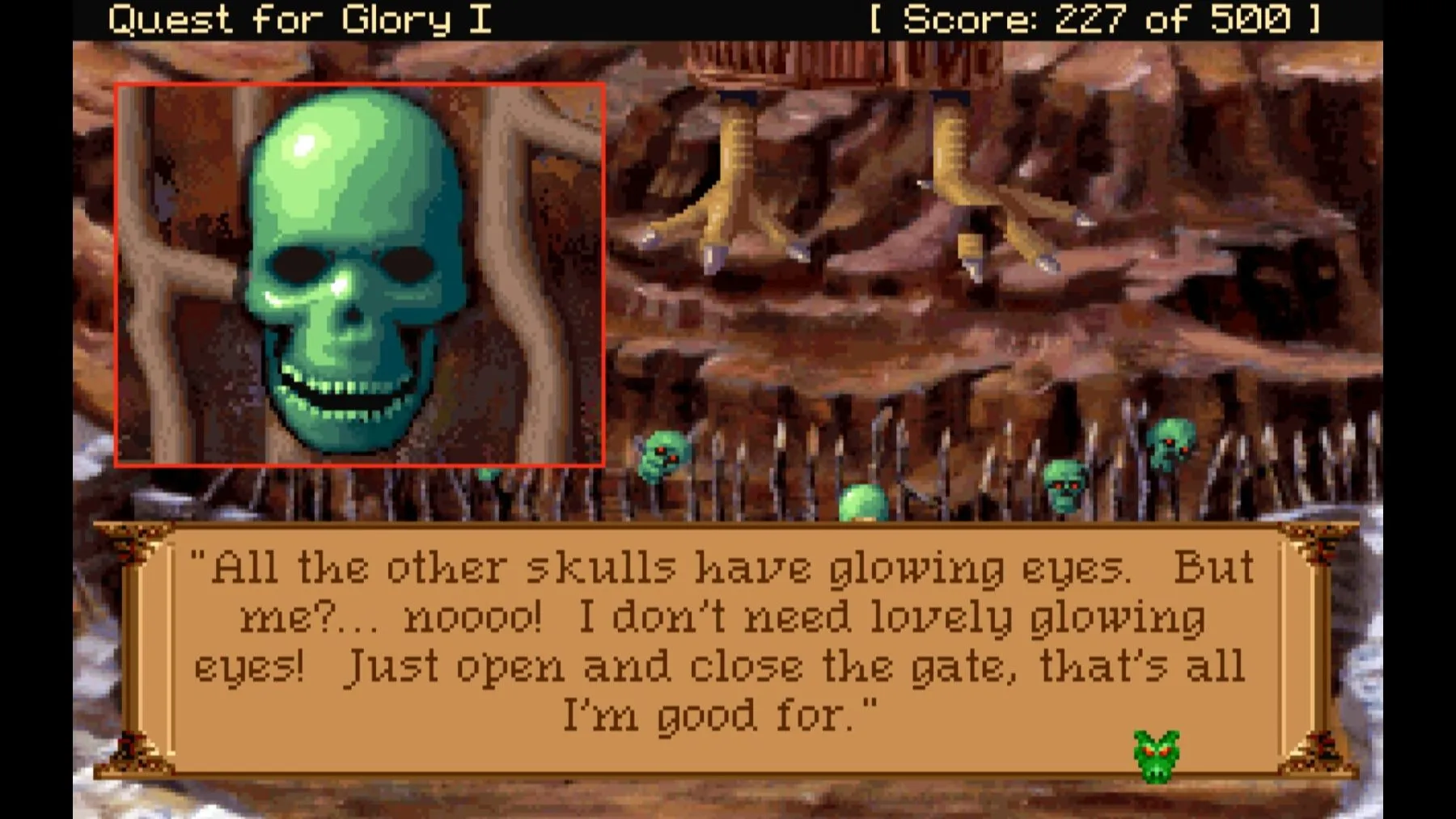
Task: Toggle the talking gate skull's eye socket
Action: (x=299, y=263)
